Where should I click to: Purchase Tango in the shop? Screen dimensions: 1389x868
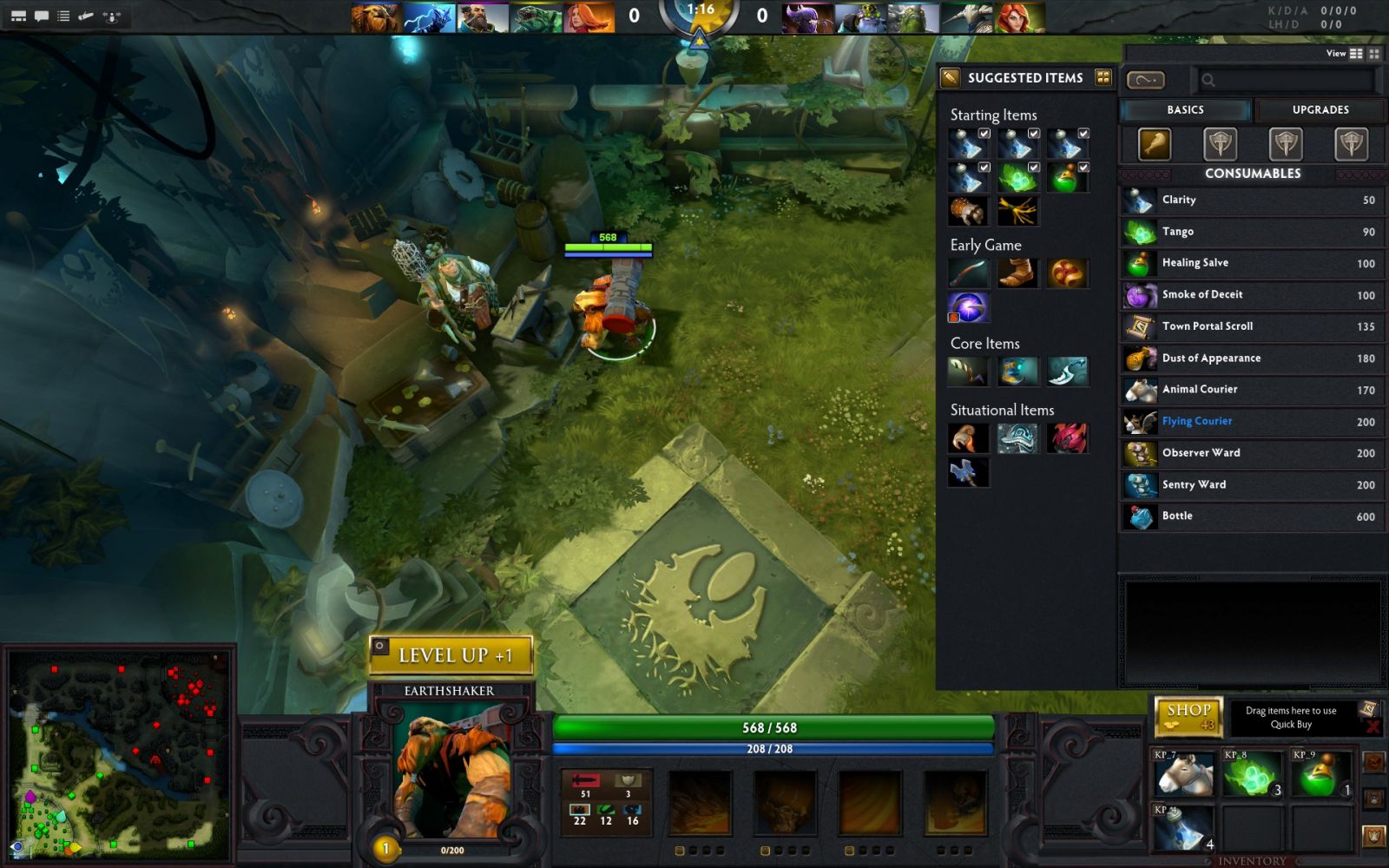pyautogui.click(x=1250, y=232)
